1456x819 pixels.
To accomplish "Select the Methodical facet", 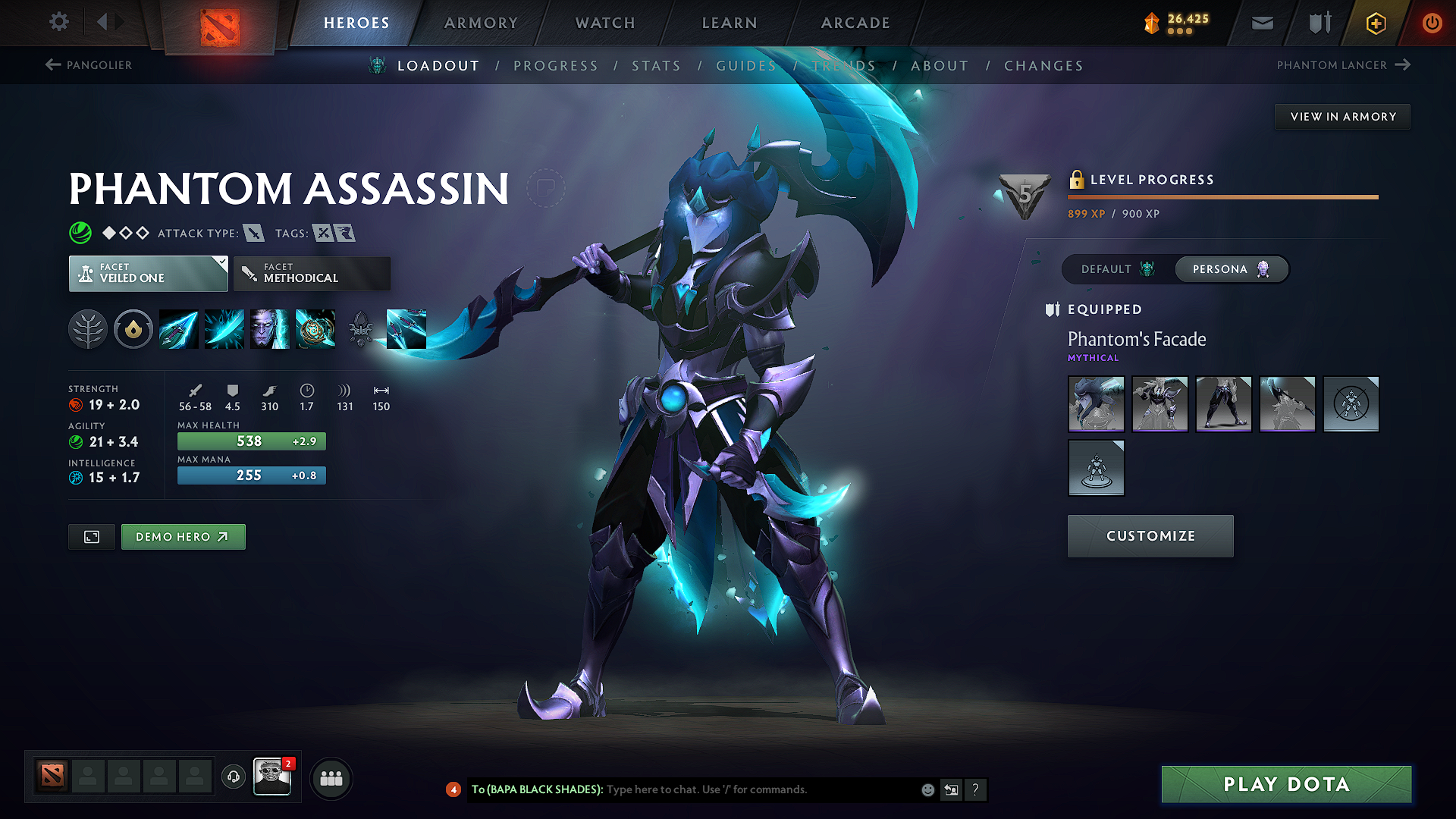I will click(312, 273).
